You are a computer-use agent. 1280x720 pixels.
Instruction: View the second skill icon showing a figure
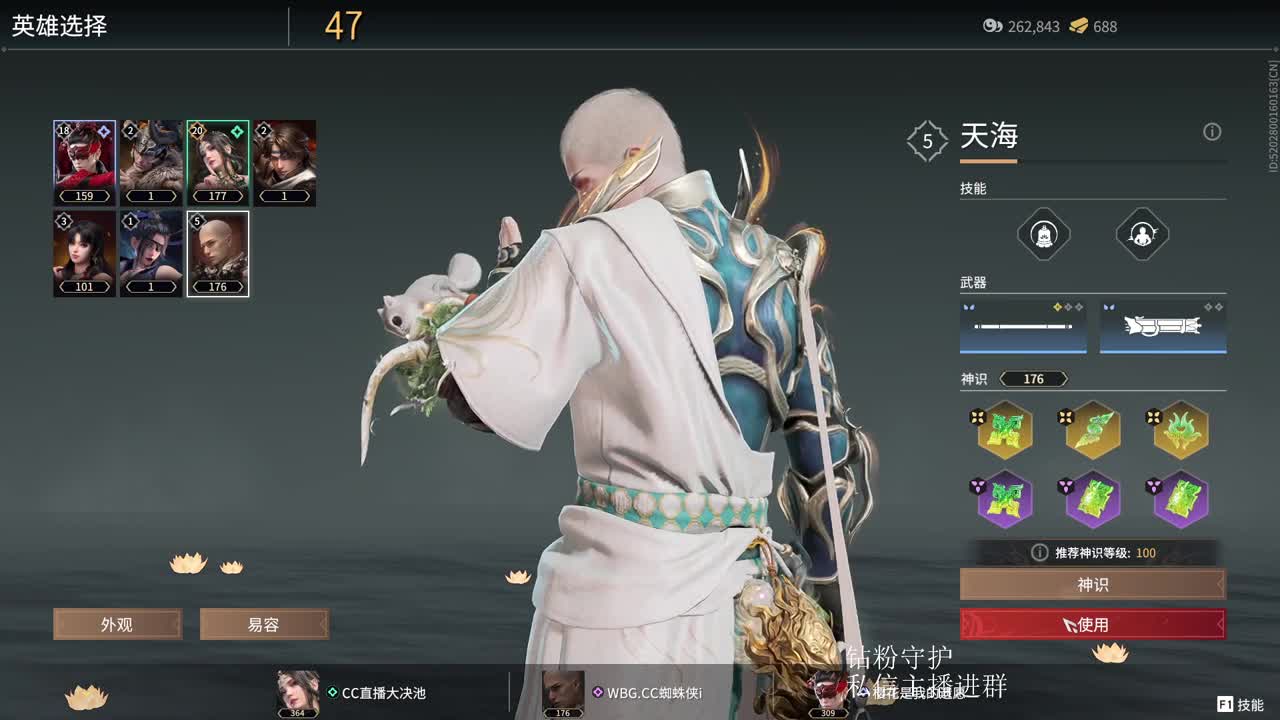click(x=1141, y=234)
